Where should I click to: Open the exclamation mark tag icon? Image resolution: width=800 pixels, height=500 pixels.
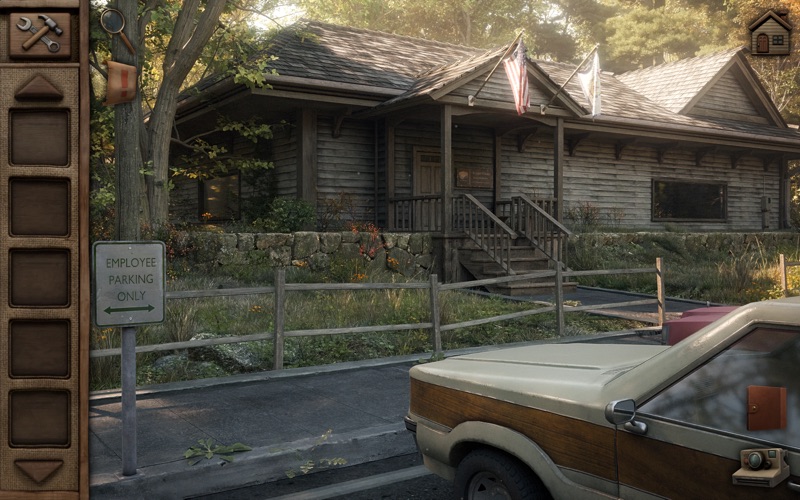pos(120,80)
